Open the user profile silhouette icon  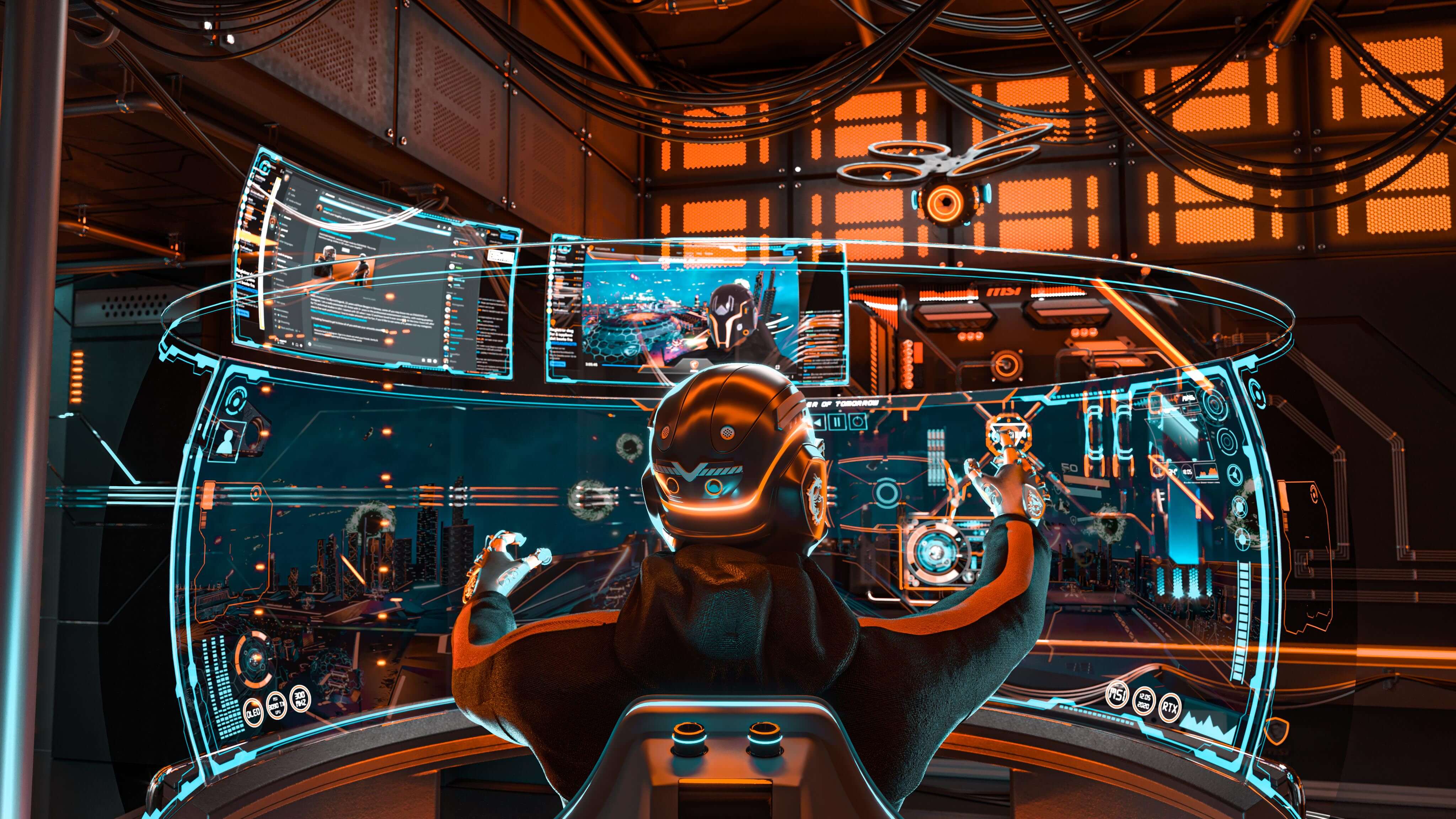coord(229,441)
